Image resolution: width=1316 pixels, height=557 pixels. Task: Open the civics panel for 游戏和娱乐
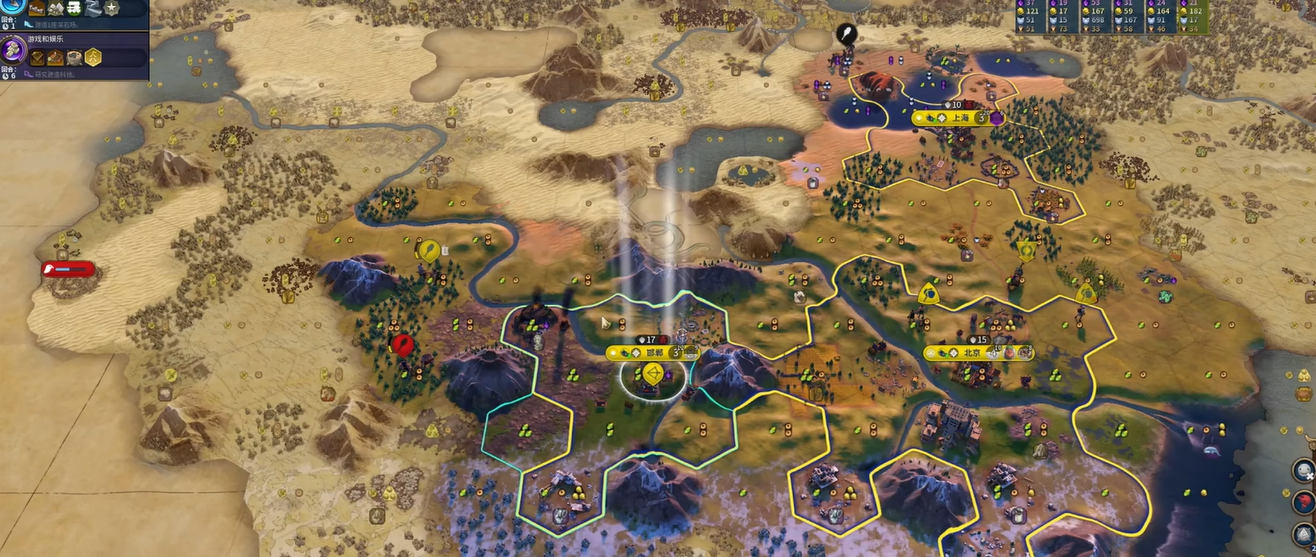pos(13,48)
